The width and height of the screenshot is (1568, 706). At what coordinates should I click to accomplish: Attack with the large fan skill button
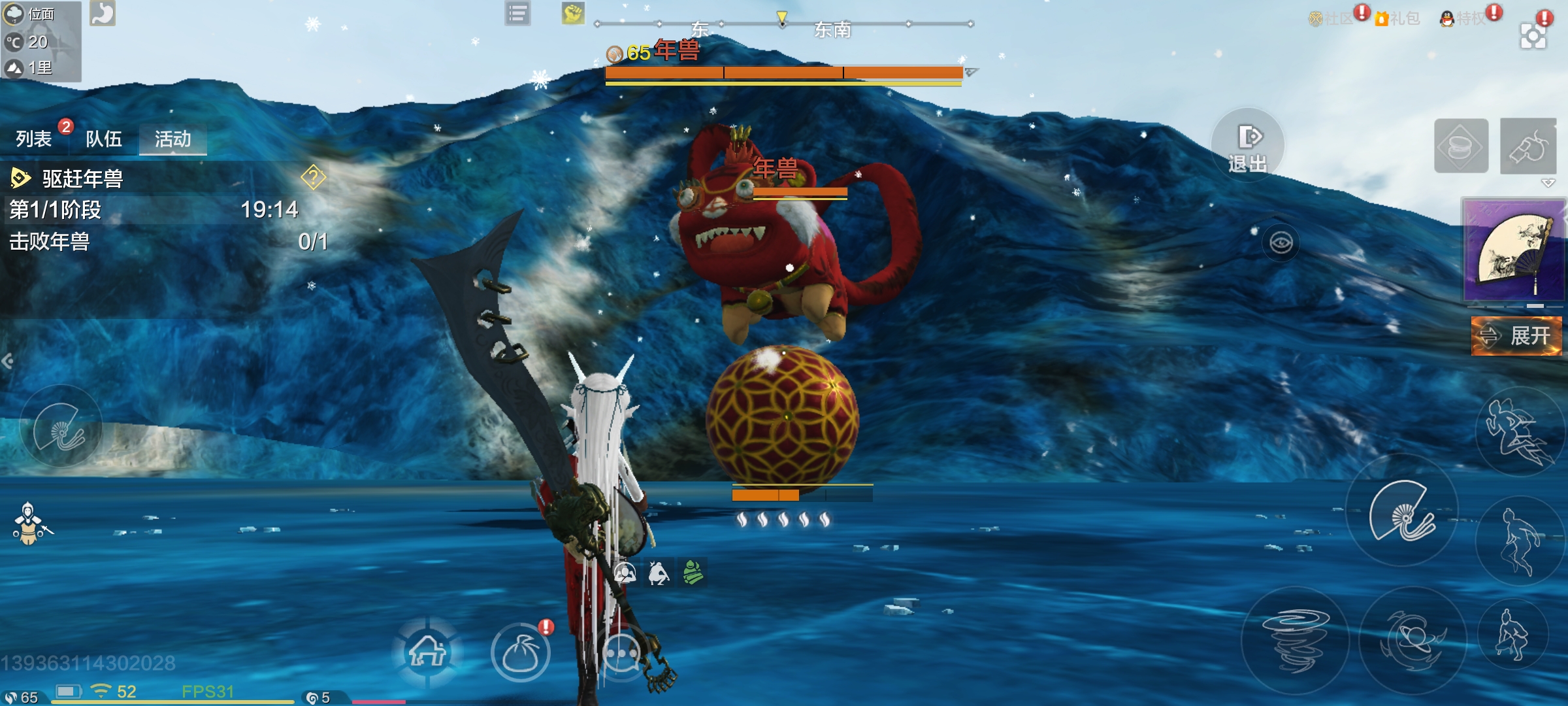click(x=1402, y=511)
